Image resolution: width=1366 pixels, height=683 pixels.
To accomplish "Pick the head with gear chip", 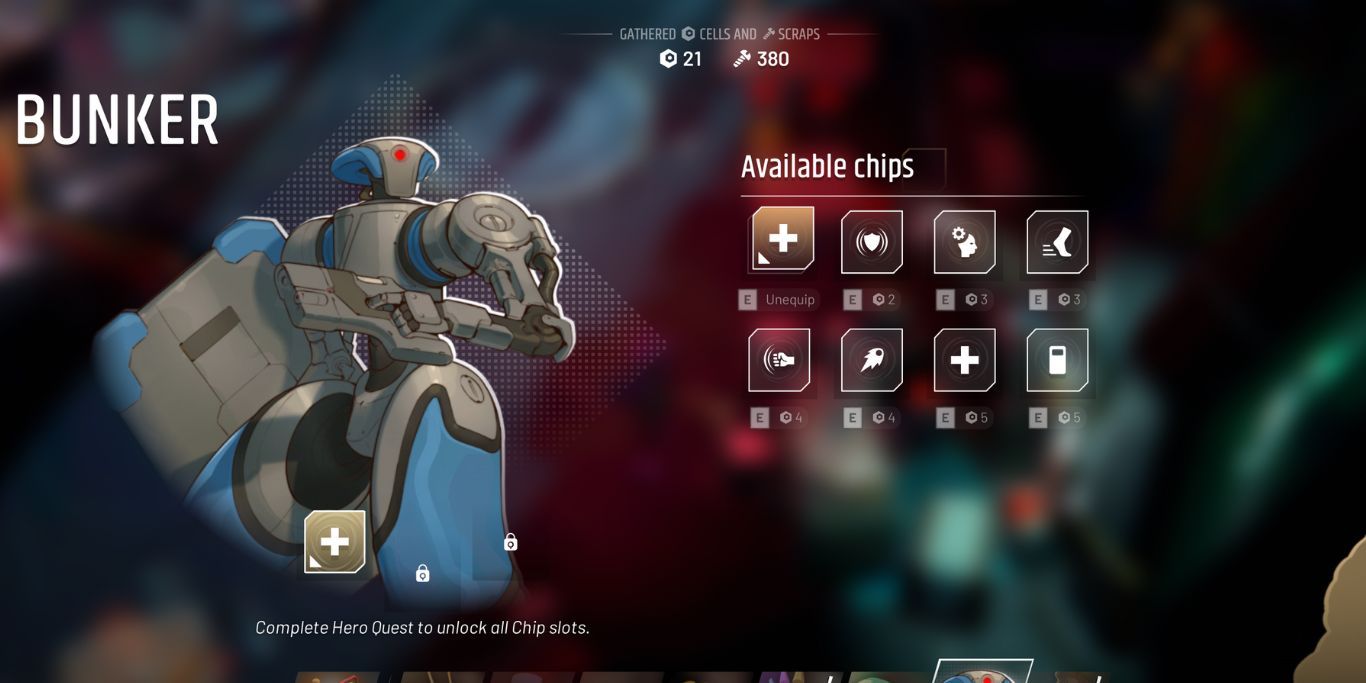I will (964, 242).
